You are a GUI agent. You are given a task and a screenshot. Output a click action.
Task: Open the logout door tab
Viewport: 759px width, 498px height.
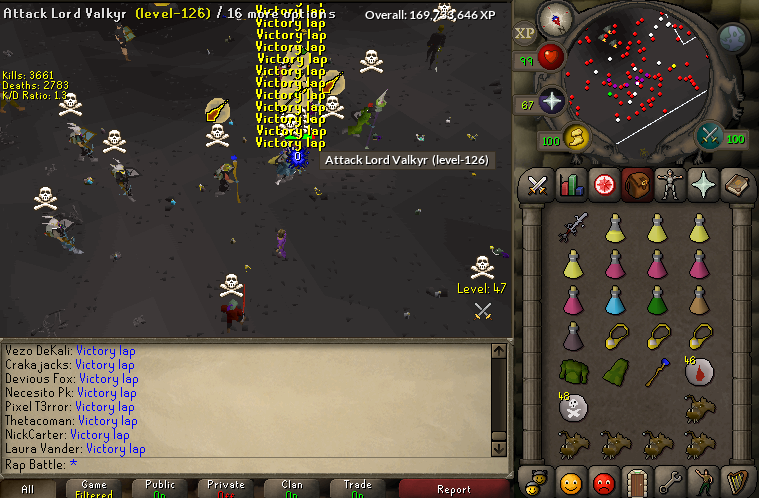[637, 482]
